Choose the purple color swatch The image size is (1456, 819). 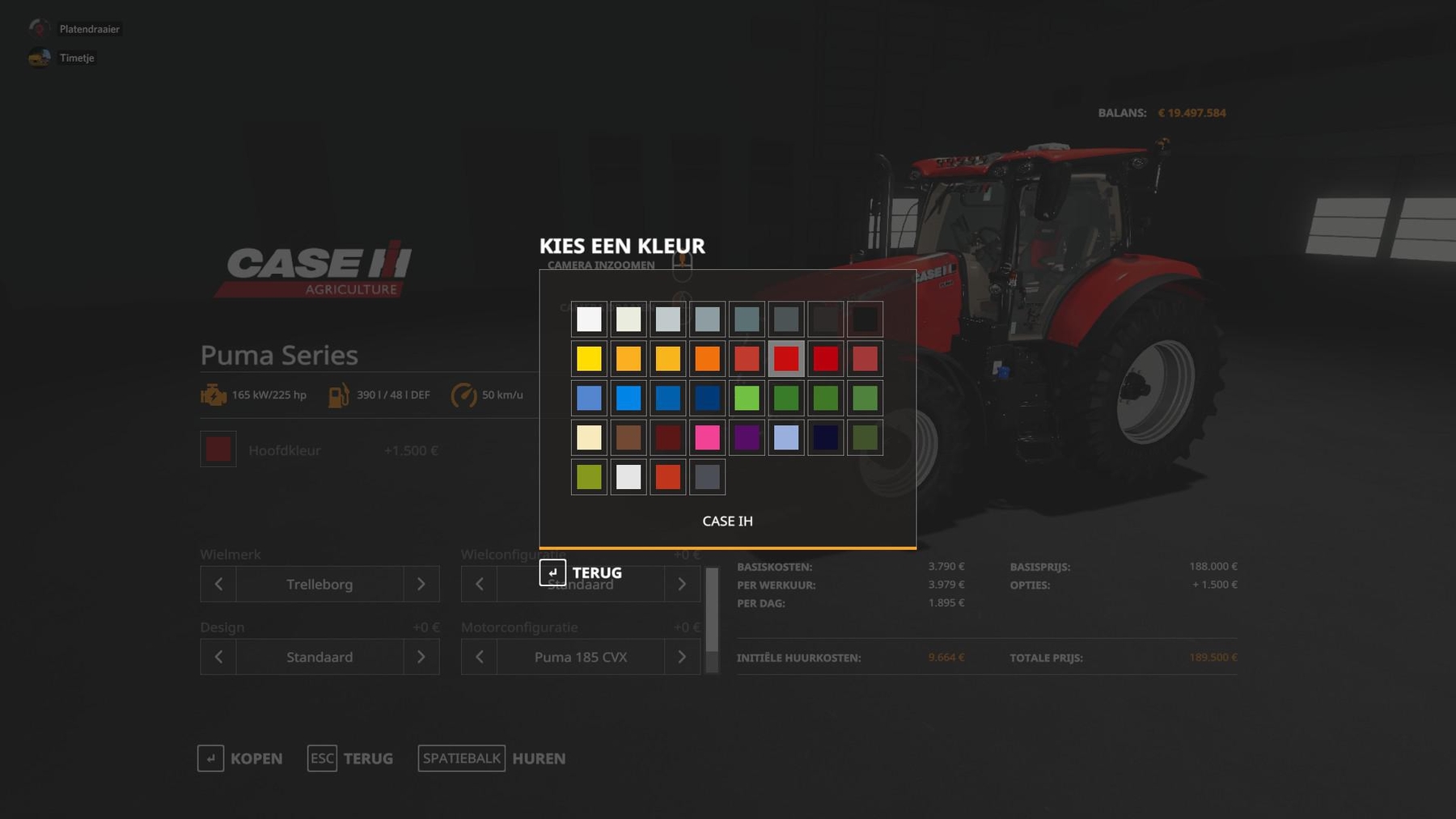click(x=747, y=437)
